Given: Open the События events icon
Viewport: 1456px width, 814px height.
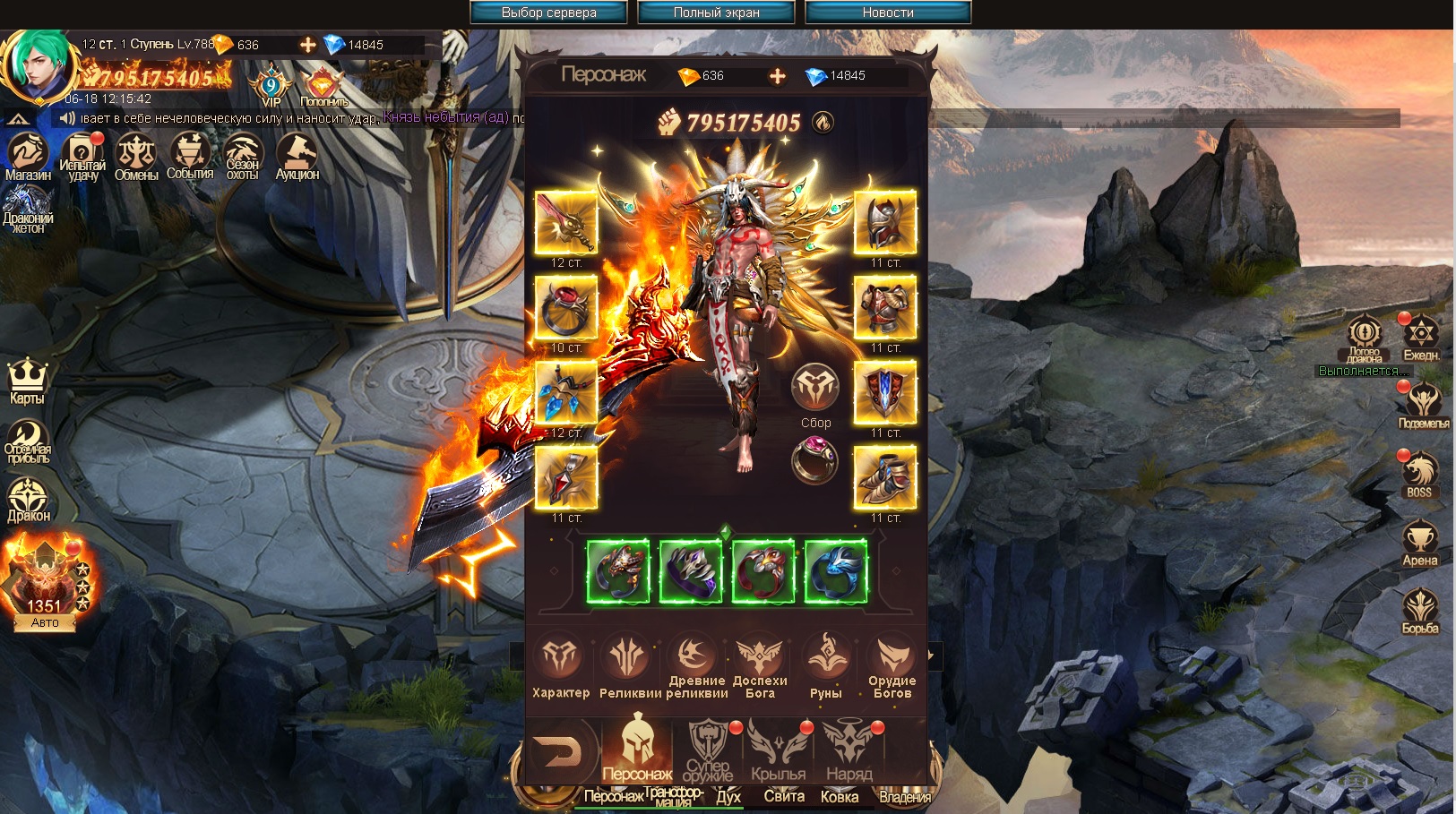Looking at the screenshot, I should click(190, 157).
